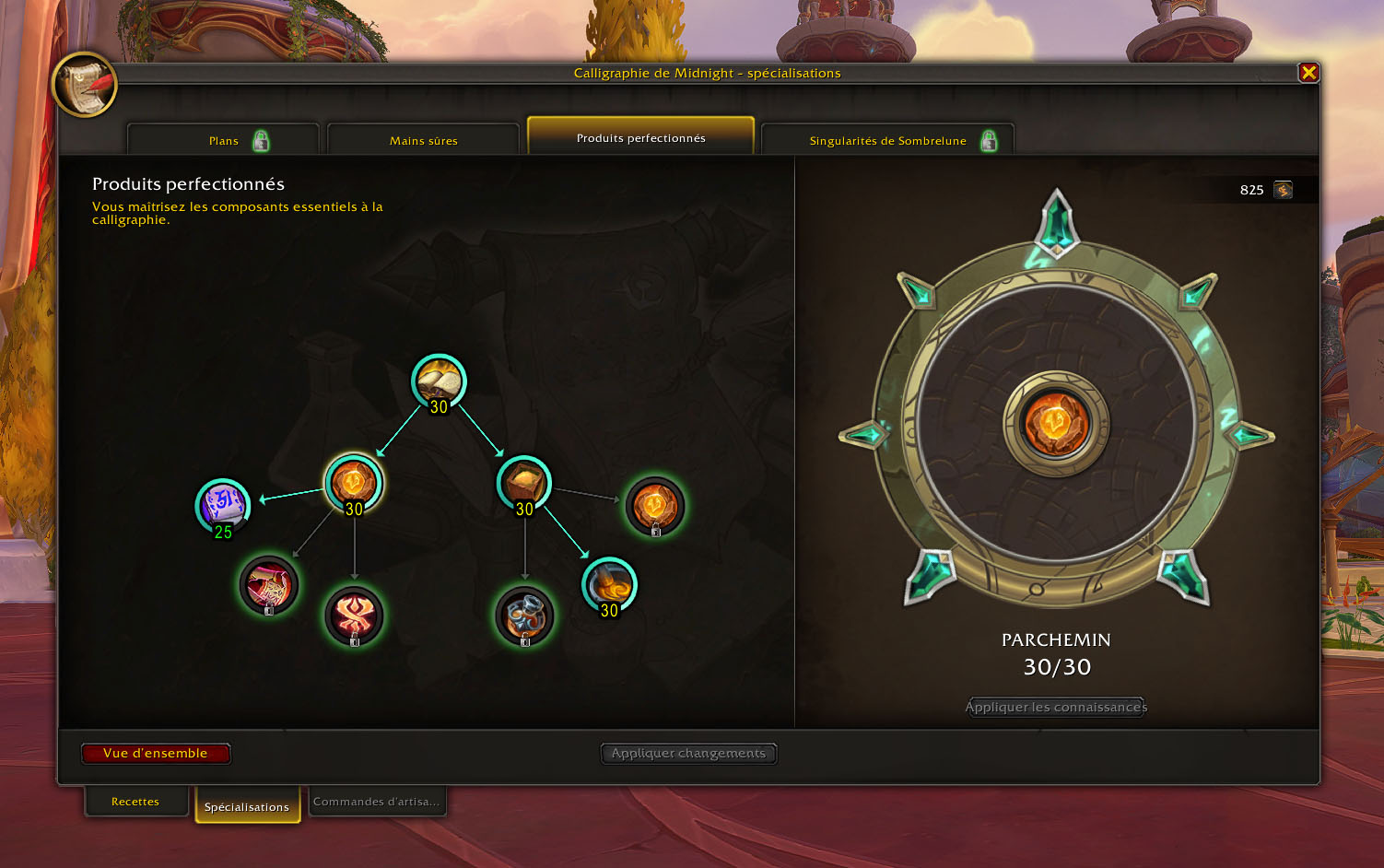Click Appliquer les connaissances button
1384x868 pixels.
pyautogui.click(x=1056, y=708)
